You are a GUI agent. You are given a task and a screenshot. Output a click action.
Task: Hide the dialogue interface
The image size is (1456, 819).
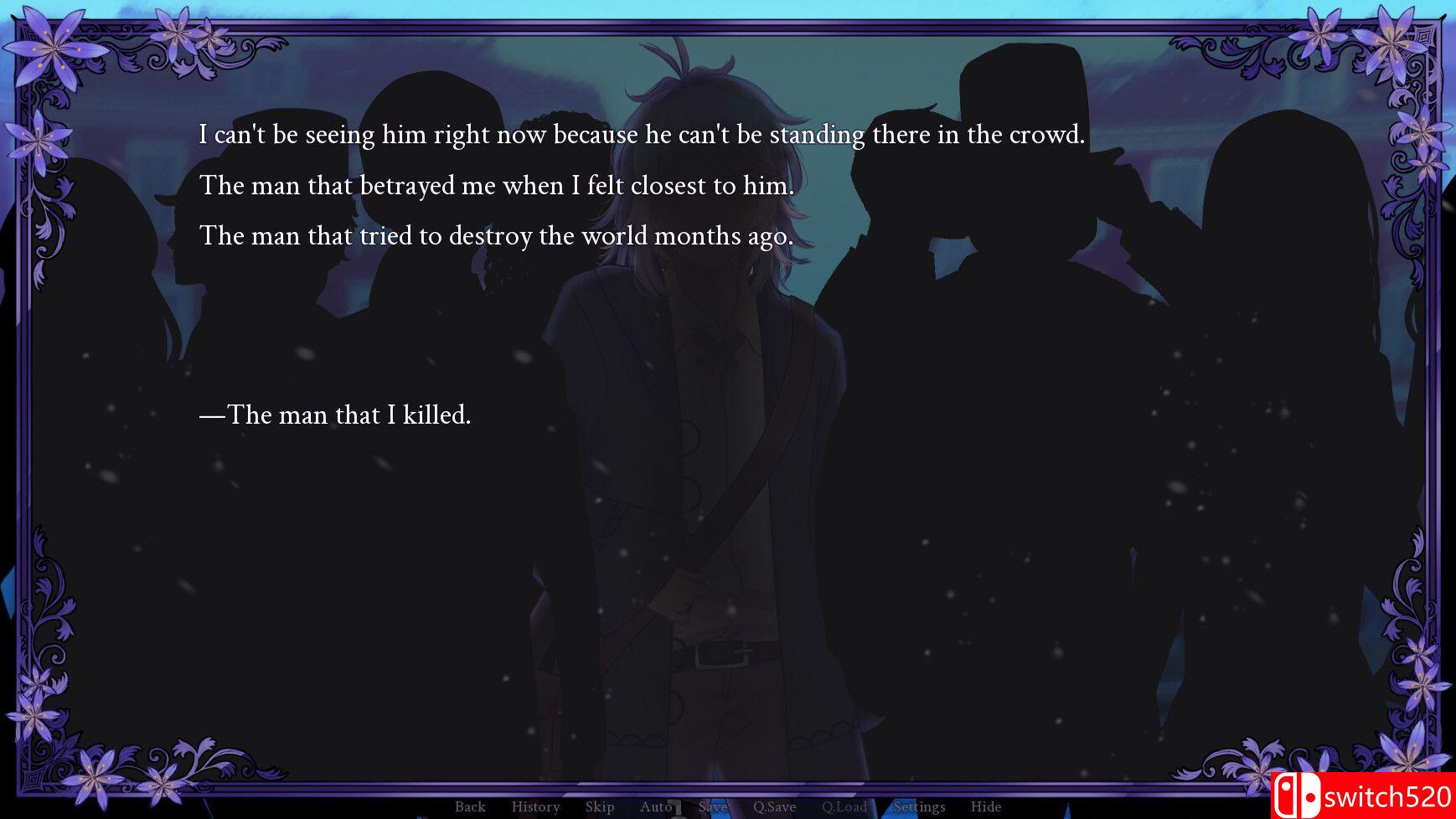point(985,806)
